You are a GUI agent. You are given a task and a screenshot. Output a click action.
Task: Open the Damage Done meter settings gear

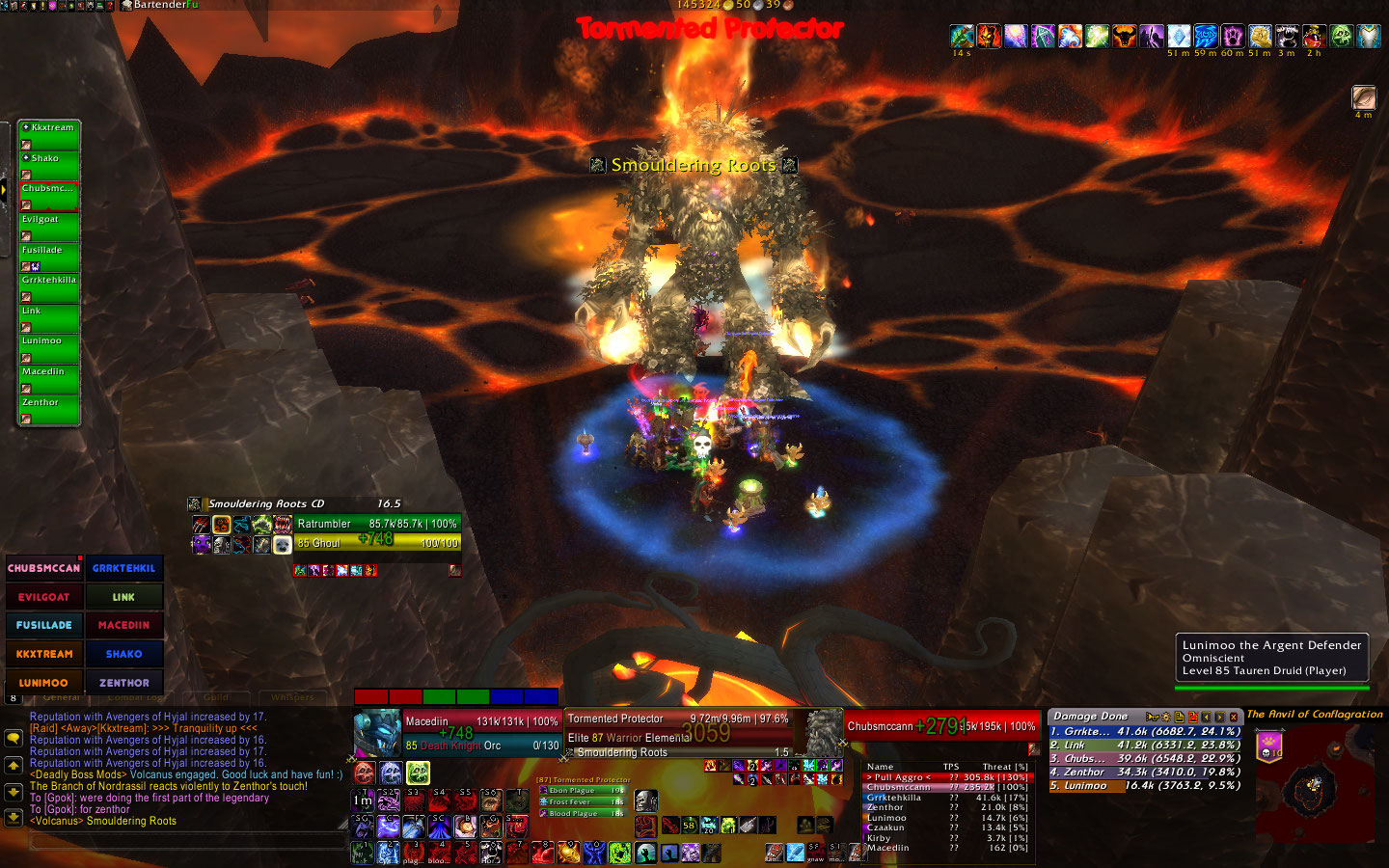[1165, 717]
